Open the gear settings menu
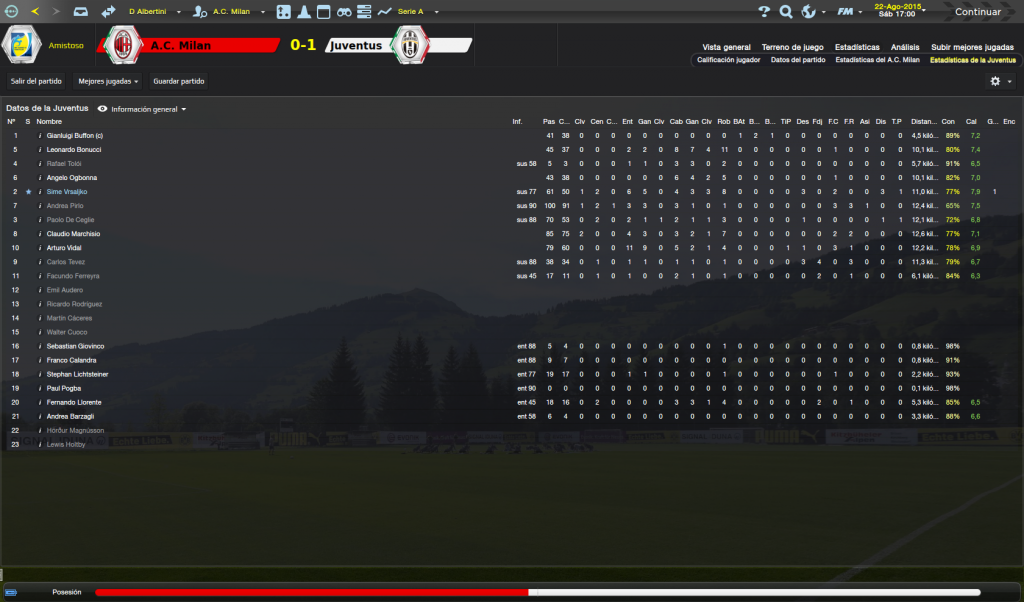This screenshot has height=602, width=1024. [x=999, y=81]
